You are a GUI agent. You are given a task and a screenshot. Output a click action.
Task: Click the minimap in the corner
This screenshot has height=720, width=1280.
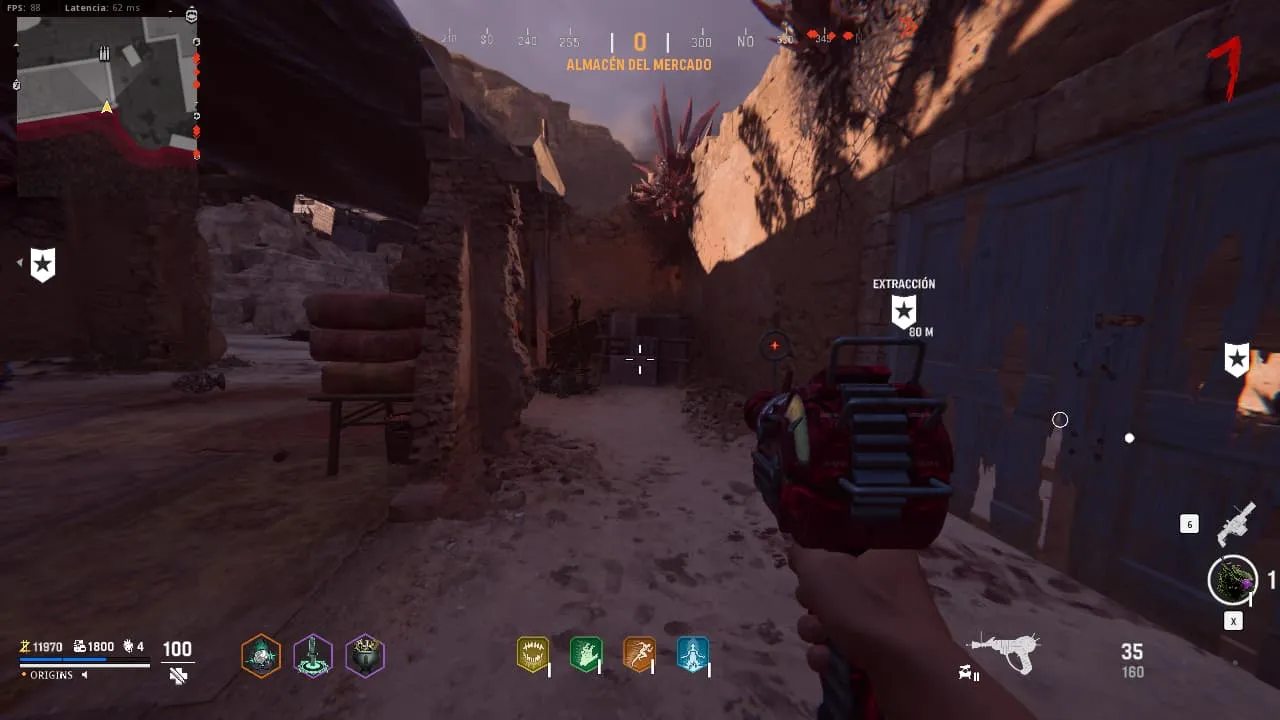tap(106, 87)
